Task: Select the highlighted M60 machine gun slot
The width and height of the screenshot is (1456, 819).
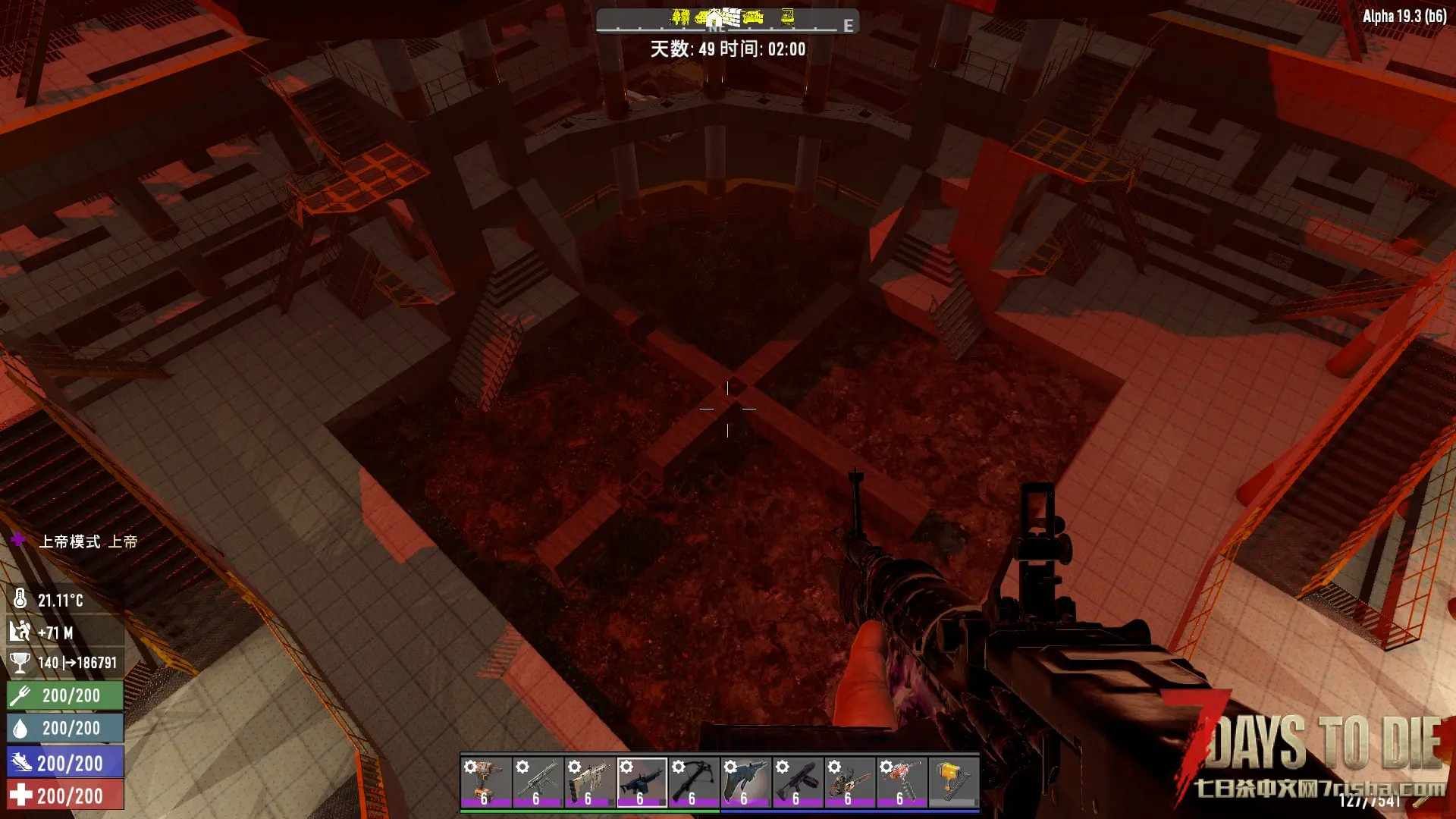Action: [642, 782]
